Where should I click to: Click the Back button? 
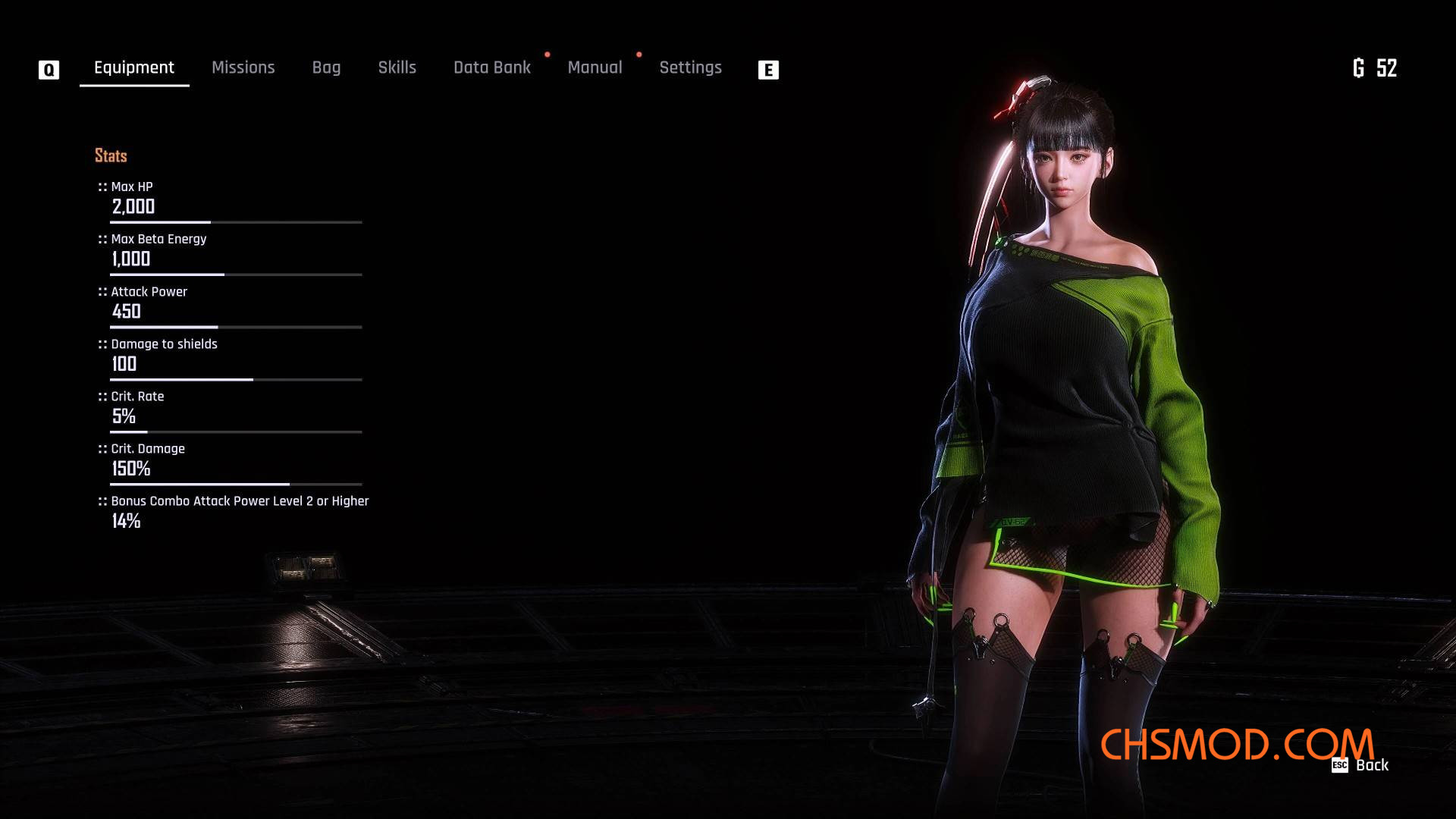click(1361, 765)
